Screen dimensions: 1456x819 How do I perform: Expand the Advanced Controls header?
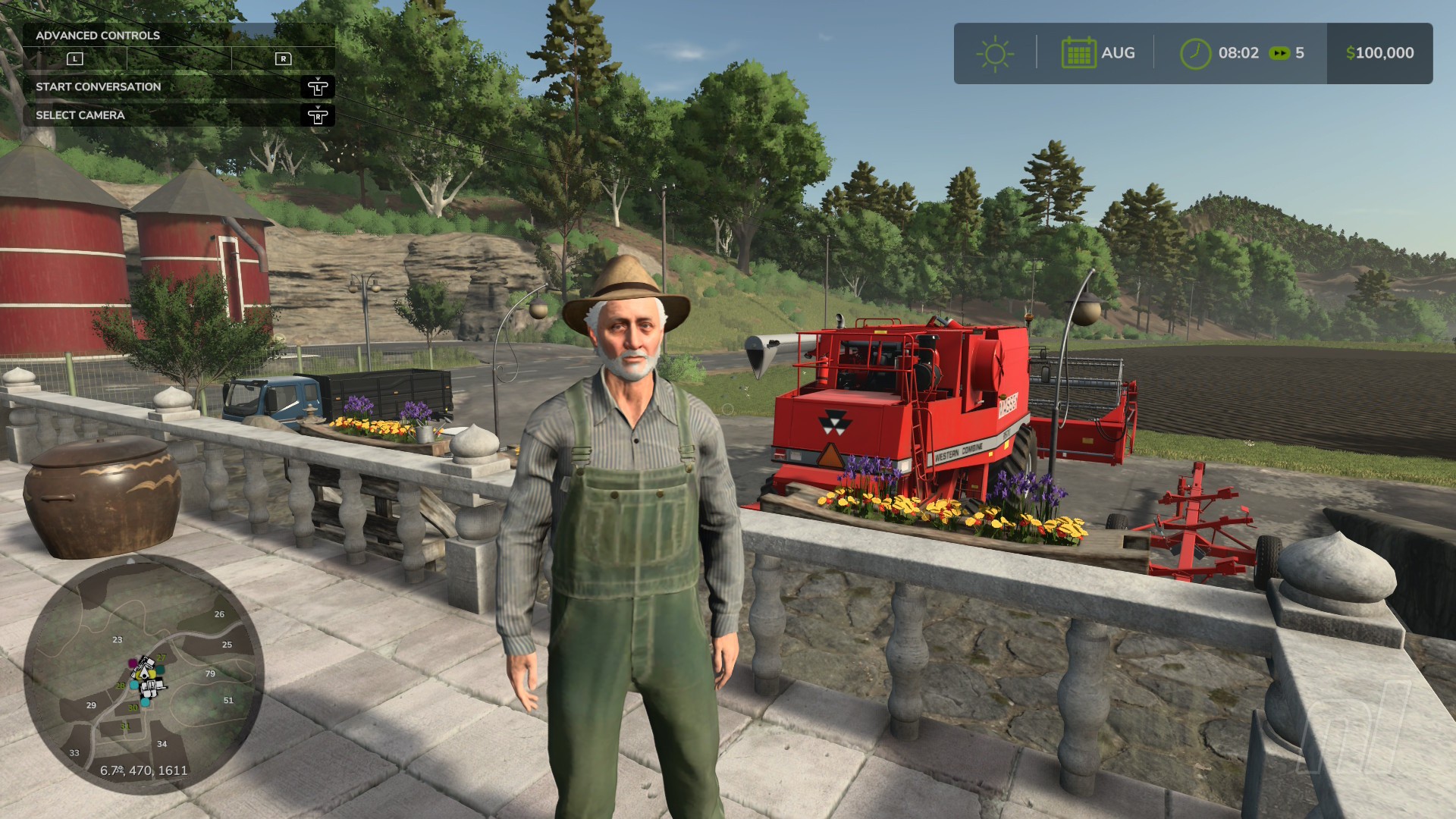pyautogui.click(x=98, y=35)
